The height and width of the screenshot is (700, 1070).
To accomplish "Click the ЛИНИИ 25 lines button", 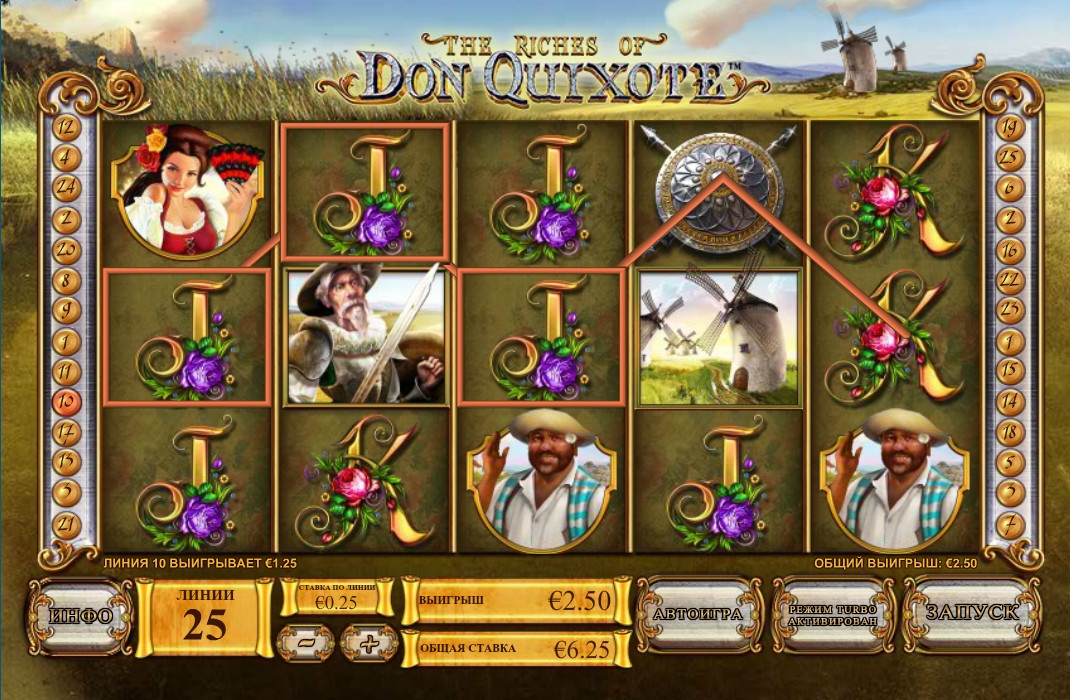I will tap(205, 616).
